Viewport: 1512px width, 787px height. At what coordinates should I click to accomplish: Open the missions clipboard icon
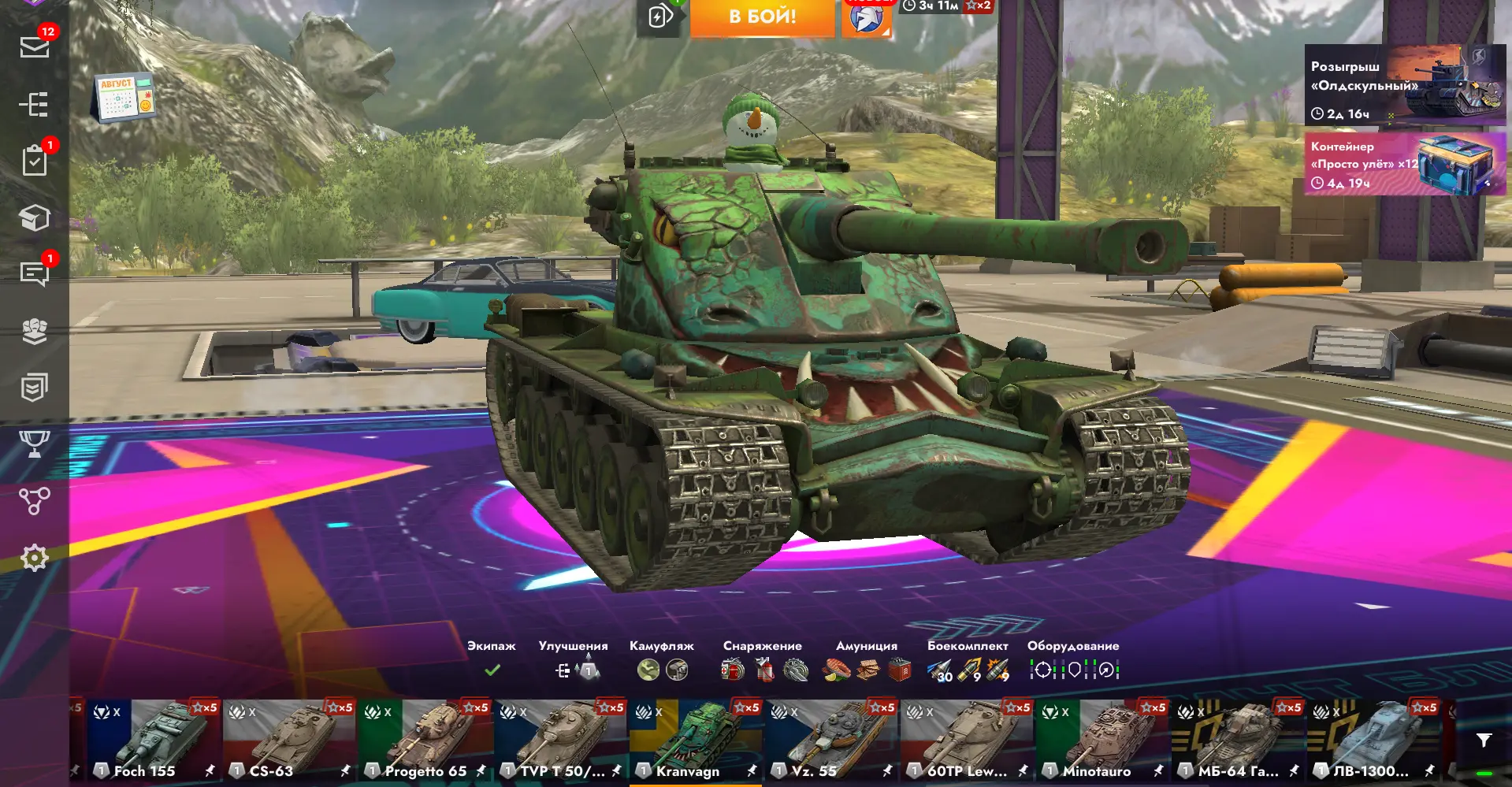(x=35, y=161)
